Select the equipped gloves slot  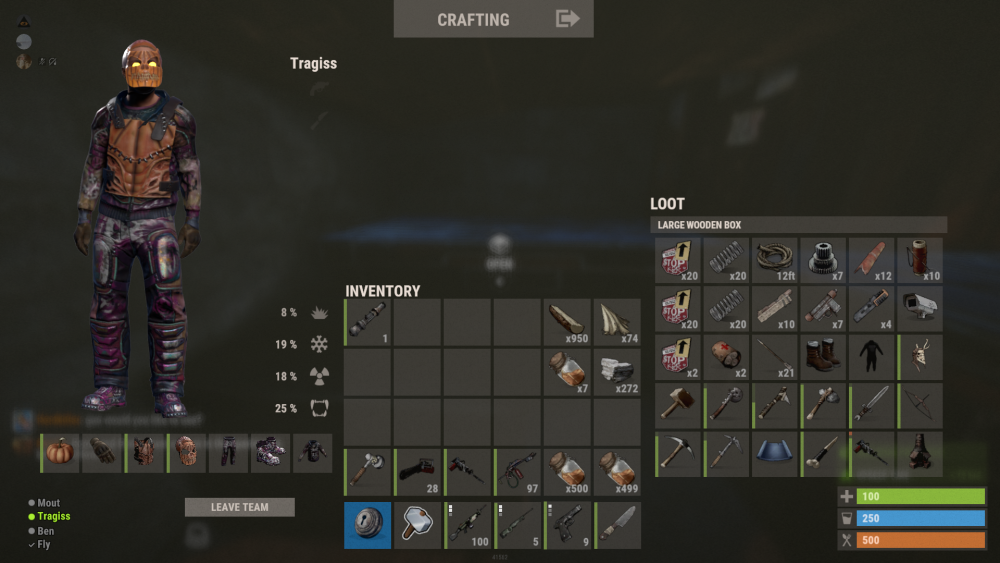(104, 452)
